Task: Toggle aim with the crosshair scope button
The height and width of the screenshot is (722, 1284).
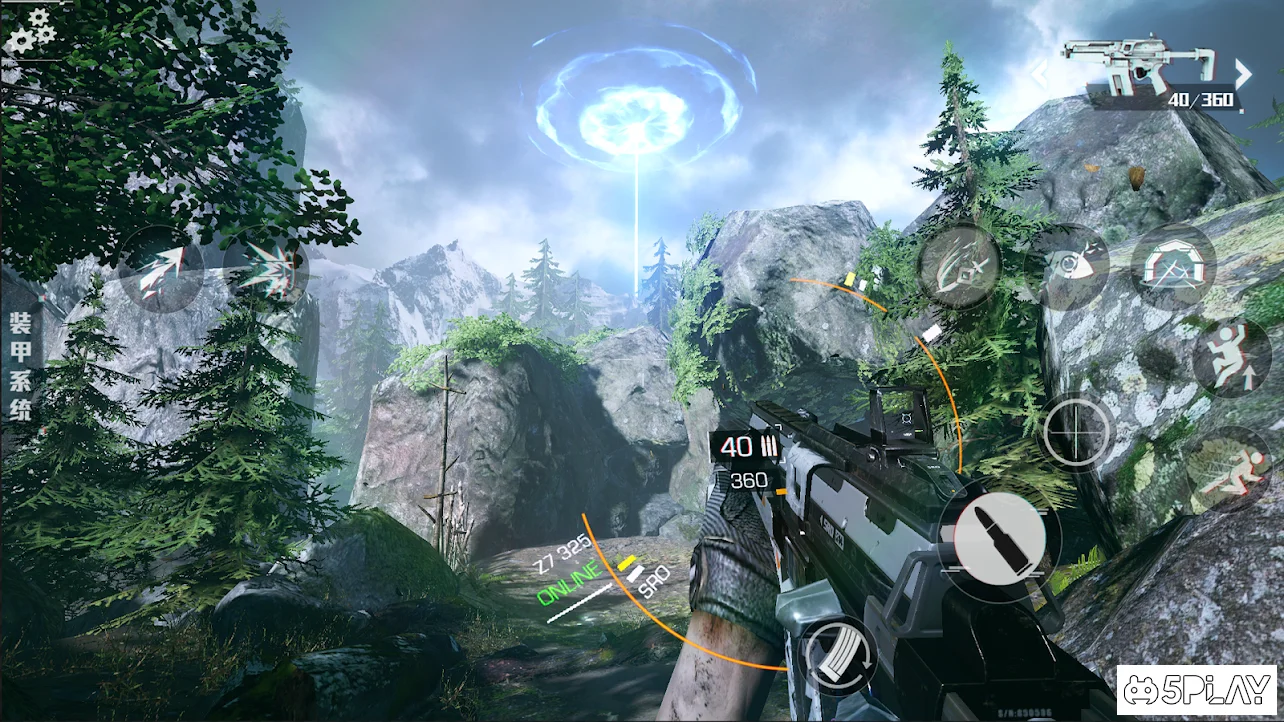Action: [x=1078, y=433]
